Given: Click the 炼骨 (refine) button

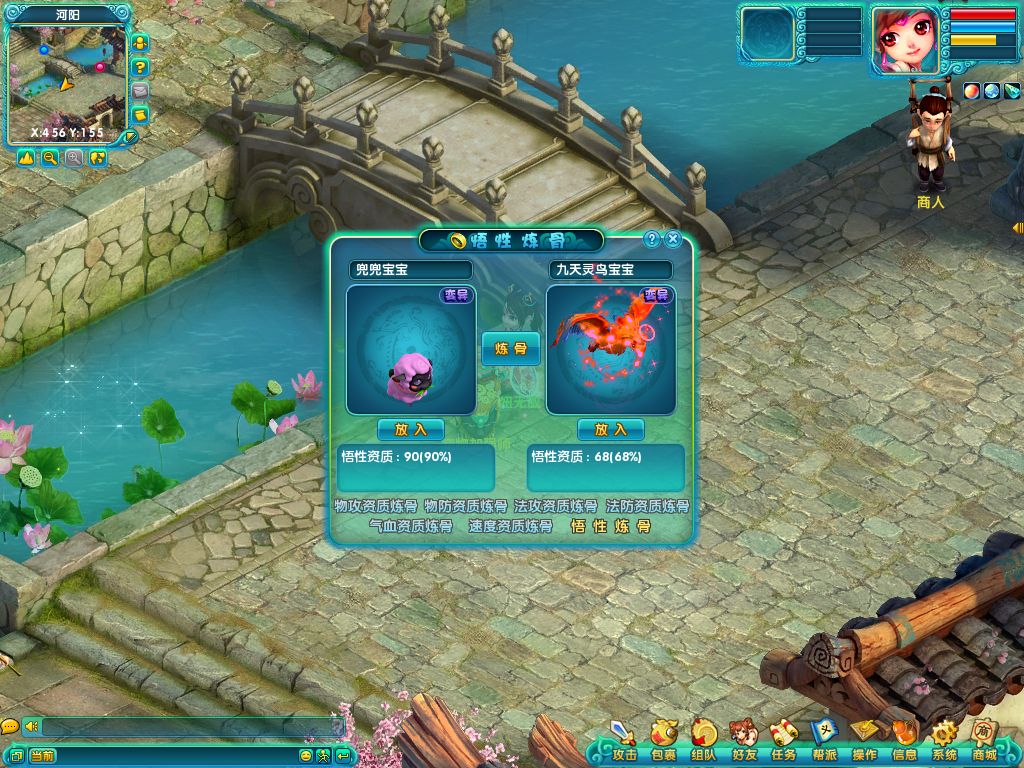Looking at the screenshot, I should (511, 348).
